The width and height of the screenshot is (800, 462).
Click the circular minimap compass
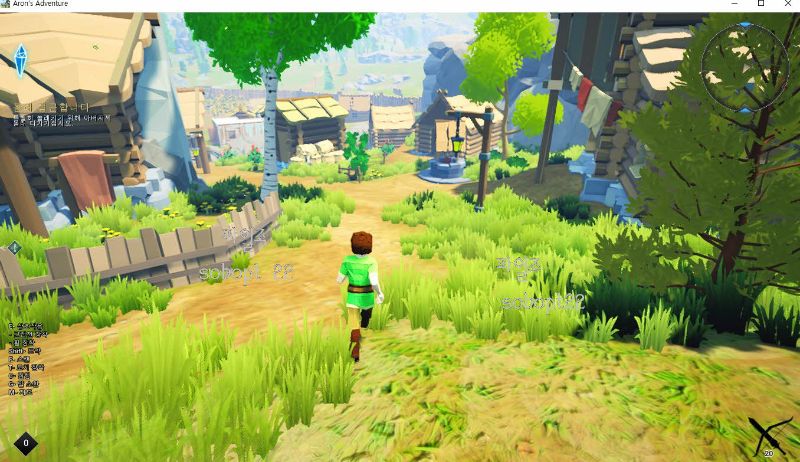coord(745,67)
